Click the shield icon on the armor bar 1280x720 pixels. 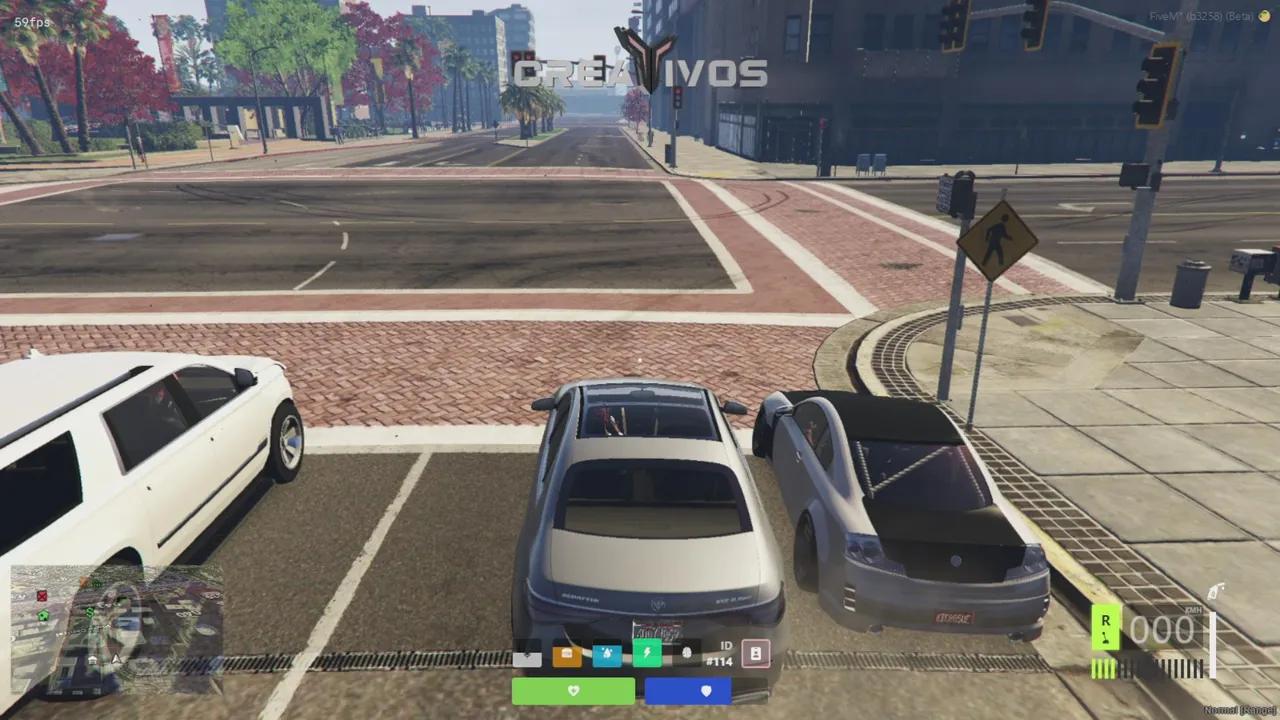(x=706, y=690)
